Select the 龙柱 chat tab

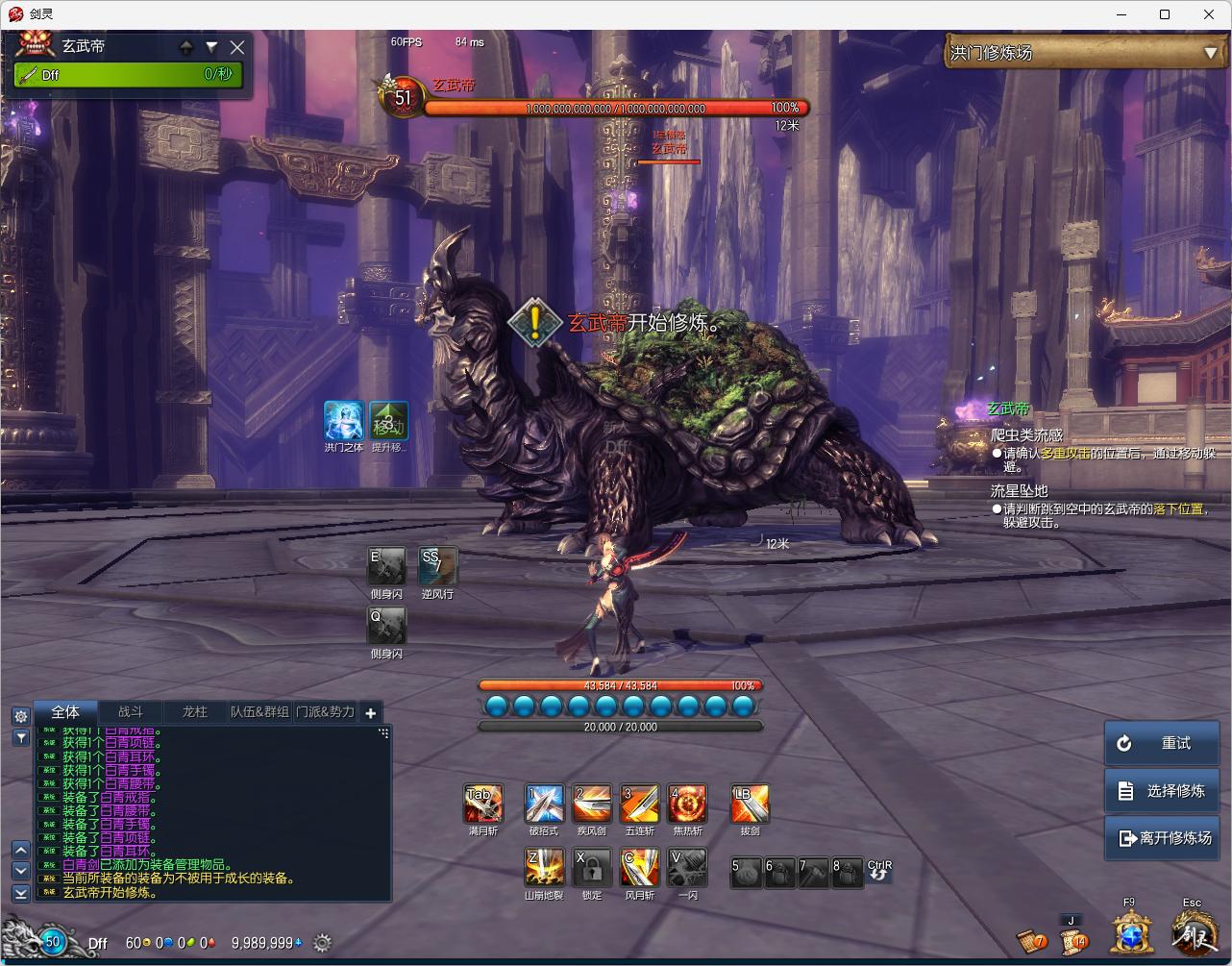[194, 712]
